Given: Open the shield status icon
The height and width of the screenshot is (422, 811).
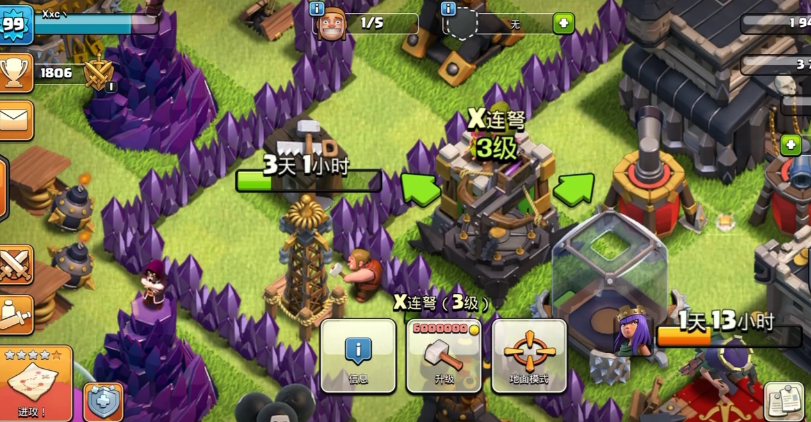Looking at the screenshot, I should click(103, 401).
